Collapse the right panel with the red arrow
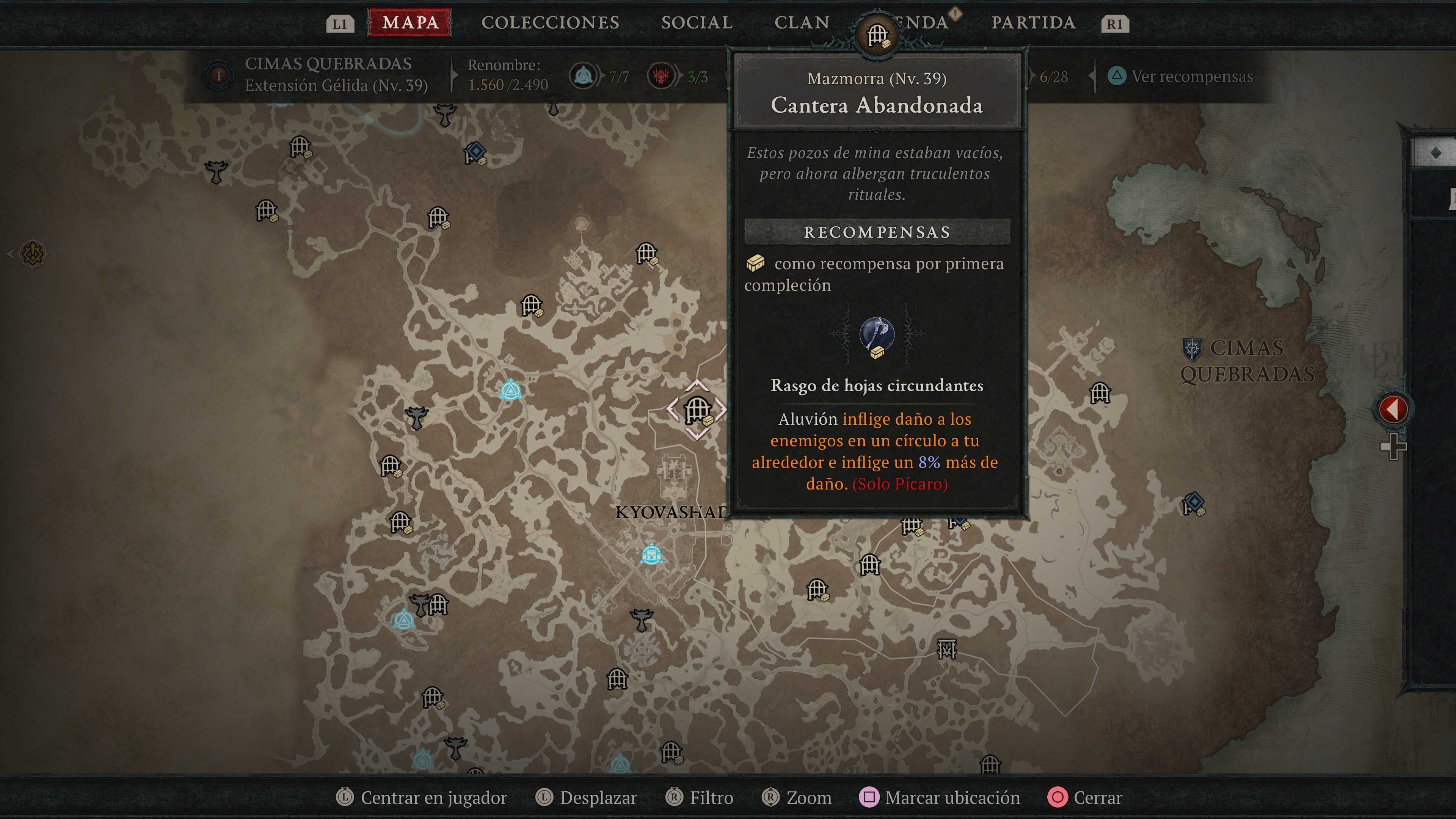The width and height of the screenshot is (1456, 819). [x=1394, y=409]
